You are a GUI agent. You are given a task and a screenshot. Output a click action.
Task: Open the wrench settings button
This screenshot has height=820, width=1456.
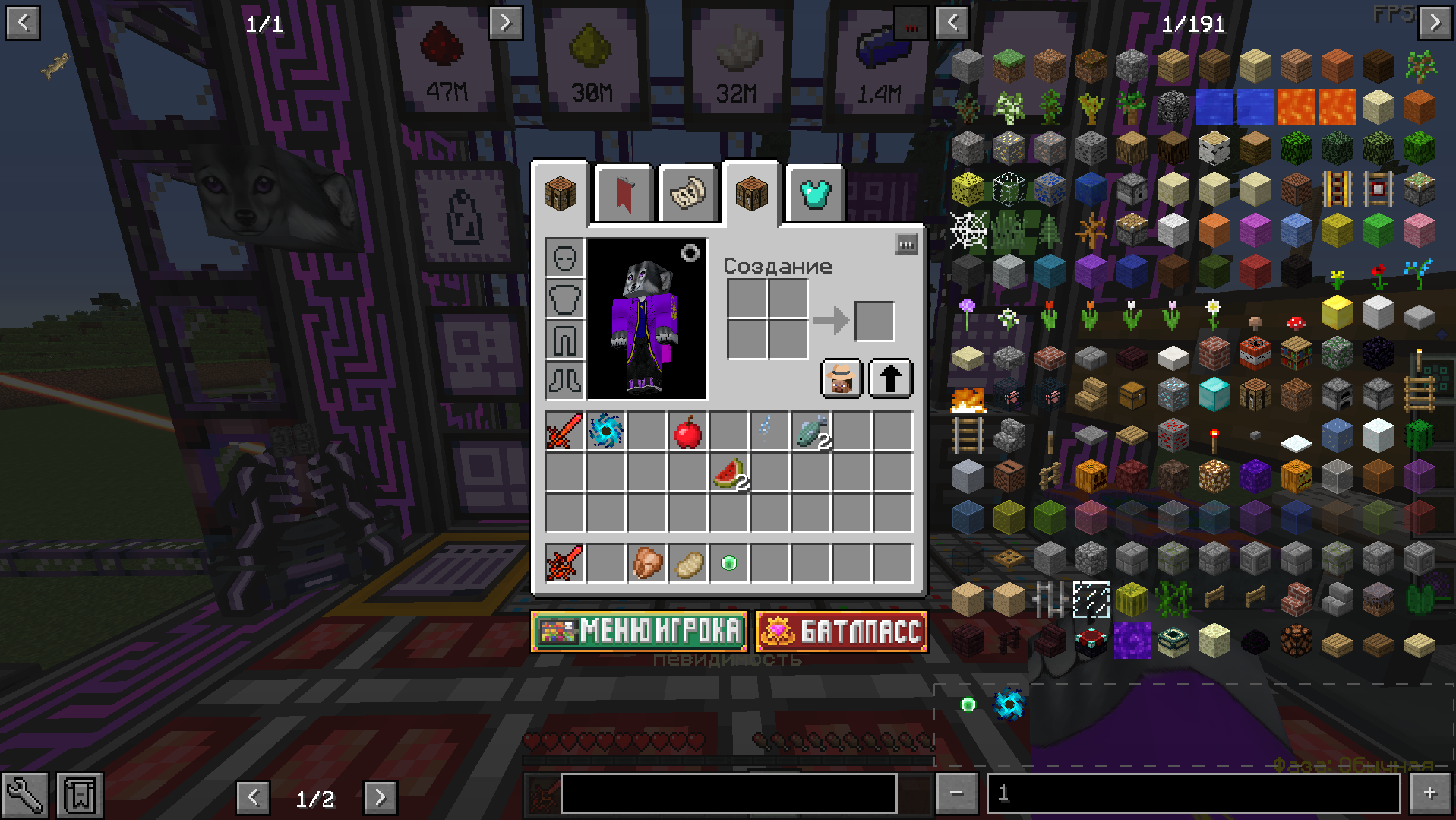click(24, 796)
